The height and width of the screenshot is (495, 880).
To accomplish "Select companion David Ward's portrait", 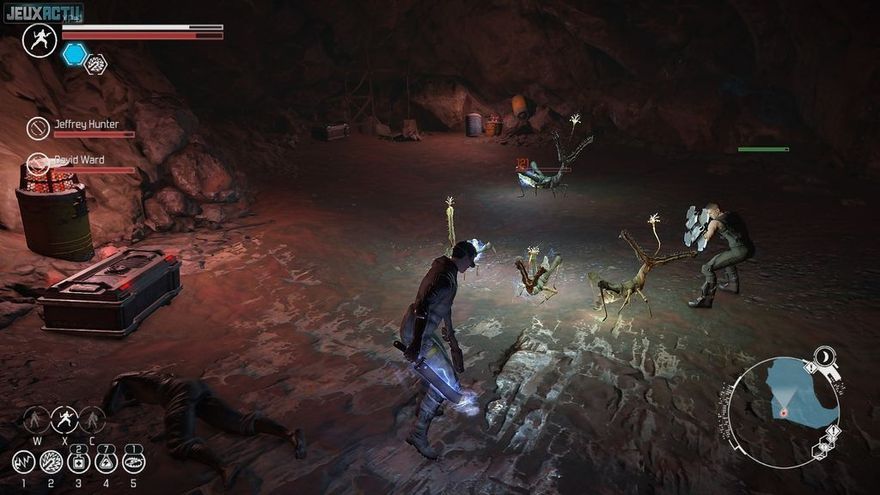I will [x=39, y=163].
